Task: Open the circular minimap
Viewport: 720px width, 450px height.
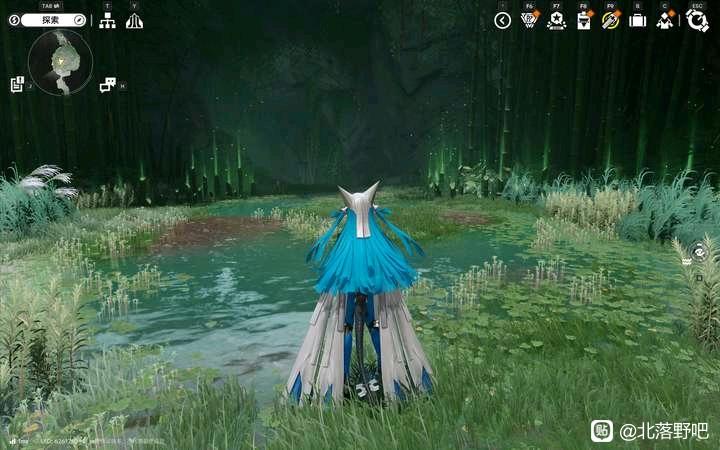Action: [x=60, y=61]
